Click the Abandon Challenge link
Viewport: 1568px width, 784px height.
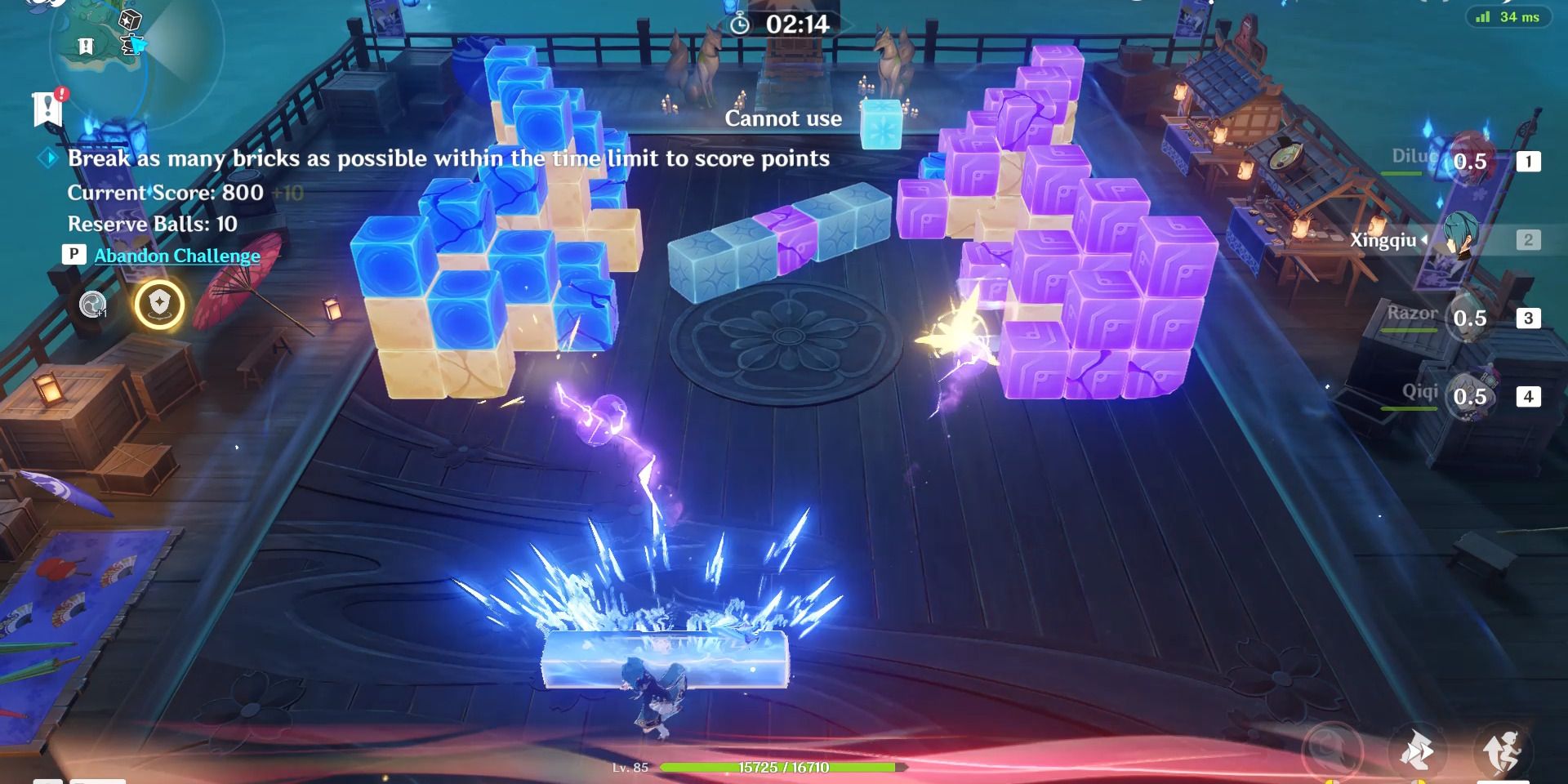click(x=176, y=256)
